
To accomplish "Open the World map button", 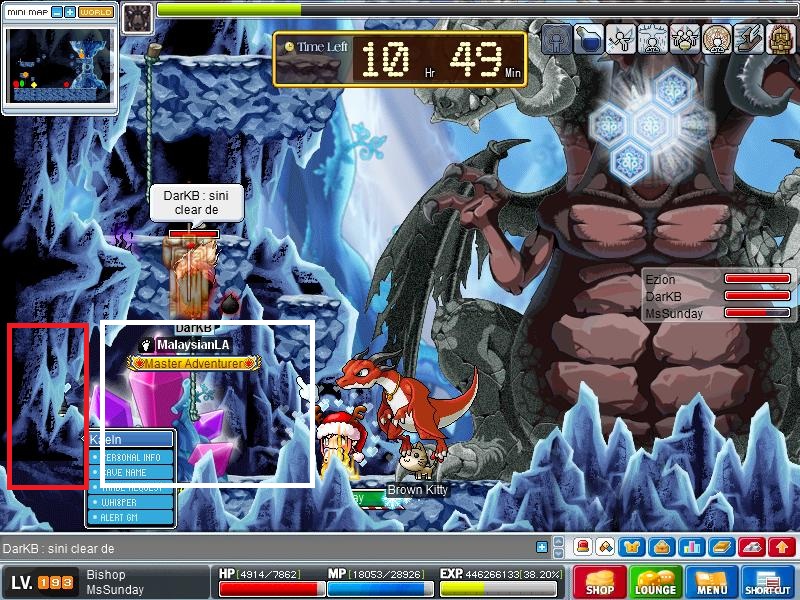I will [96, 13].
